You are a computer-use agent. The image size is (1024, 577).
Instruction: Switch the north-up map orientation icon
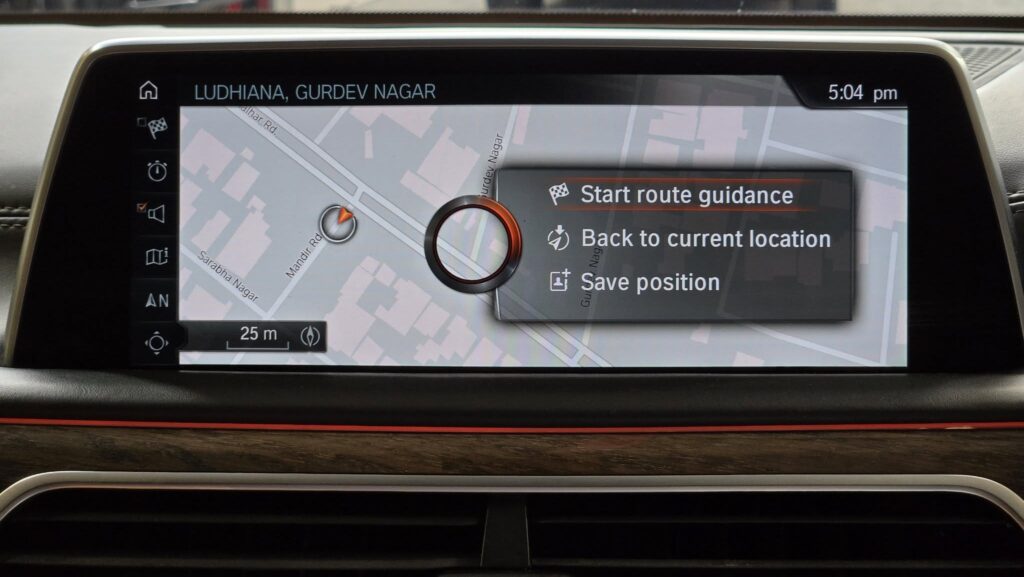pyautogui.click(x=157, y=300)
